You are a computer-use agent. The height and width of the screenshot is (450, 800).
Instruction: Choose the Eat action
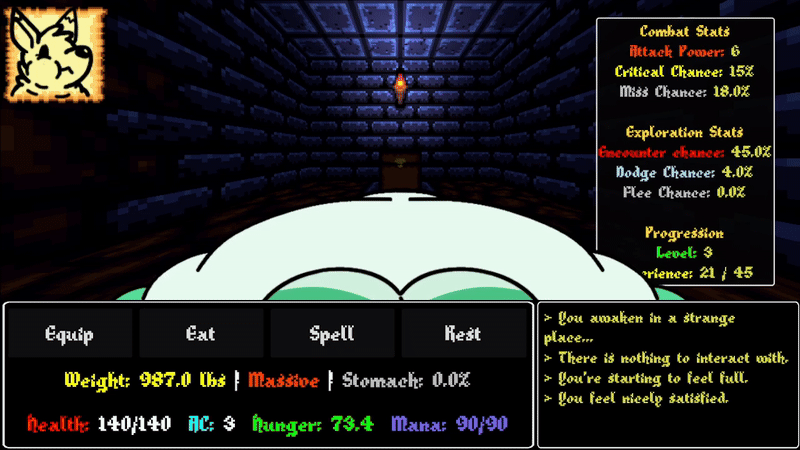[201, 333]
